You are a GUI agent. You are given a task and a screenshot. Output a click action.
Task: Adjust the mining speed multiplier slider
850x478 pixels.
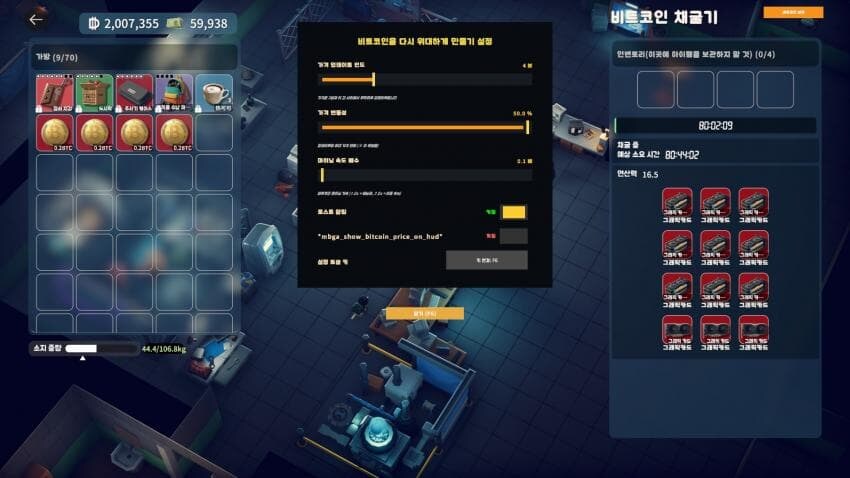(322, 175)
